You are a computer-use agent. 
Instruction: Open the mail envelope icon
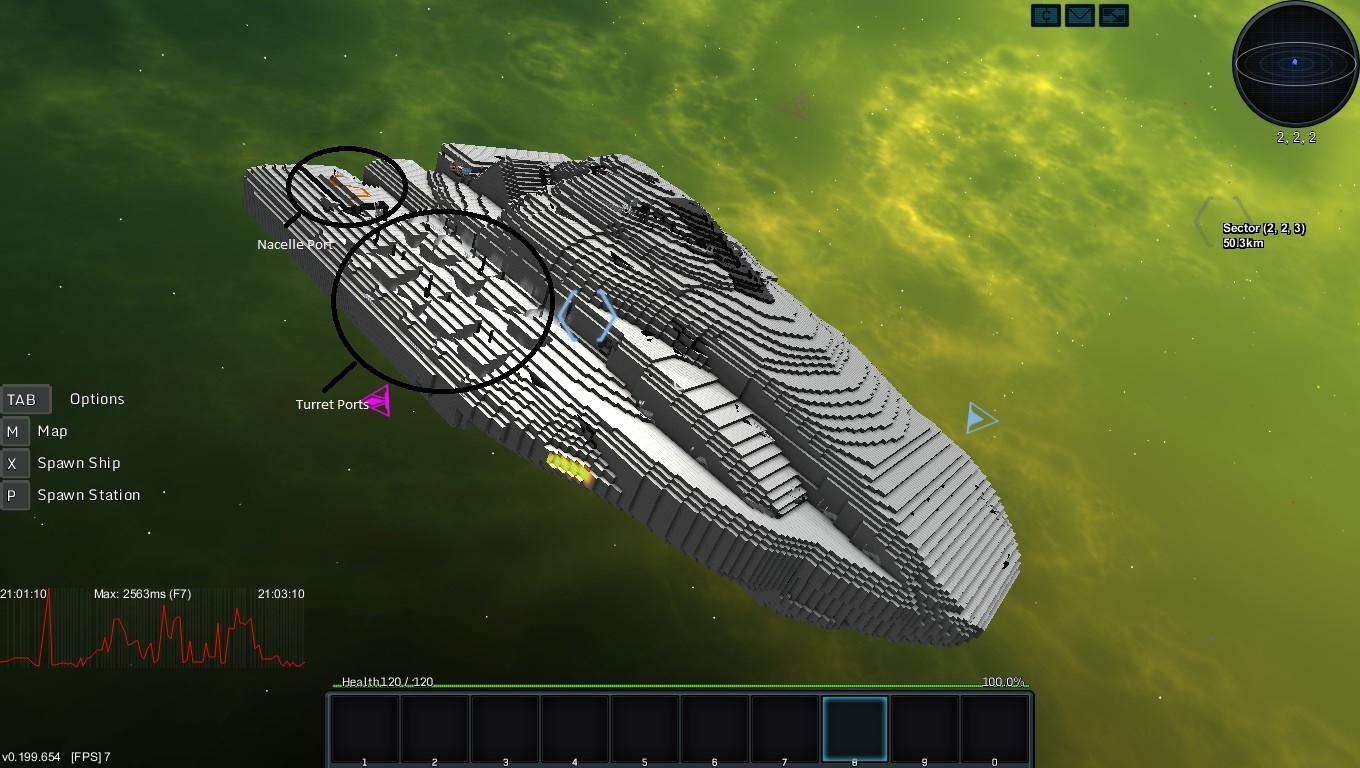tap(1080, 16)
